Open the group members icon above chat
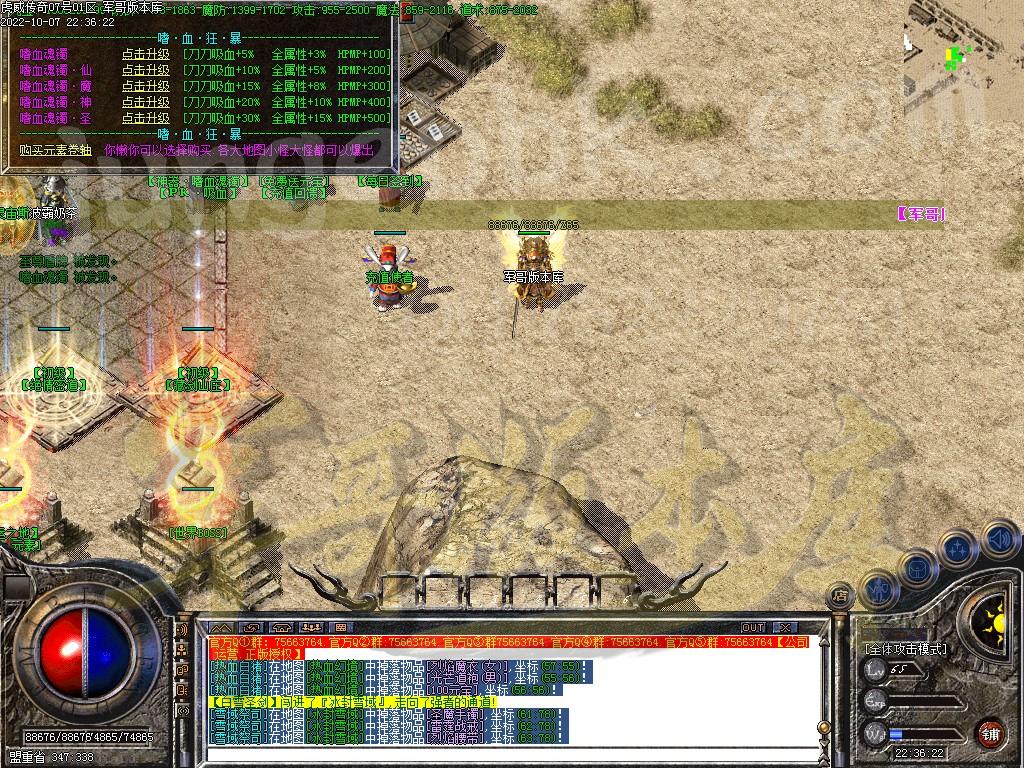1024x768 pixels. [x=311, y=628]
